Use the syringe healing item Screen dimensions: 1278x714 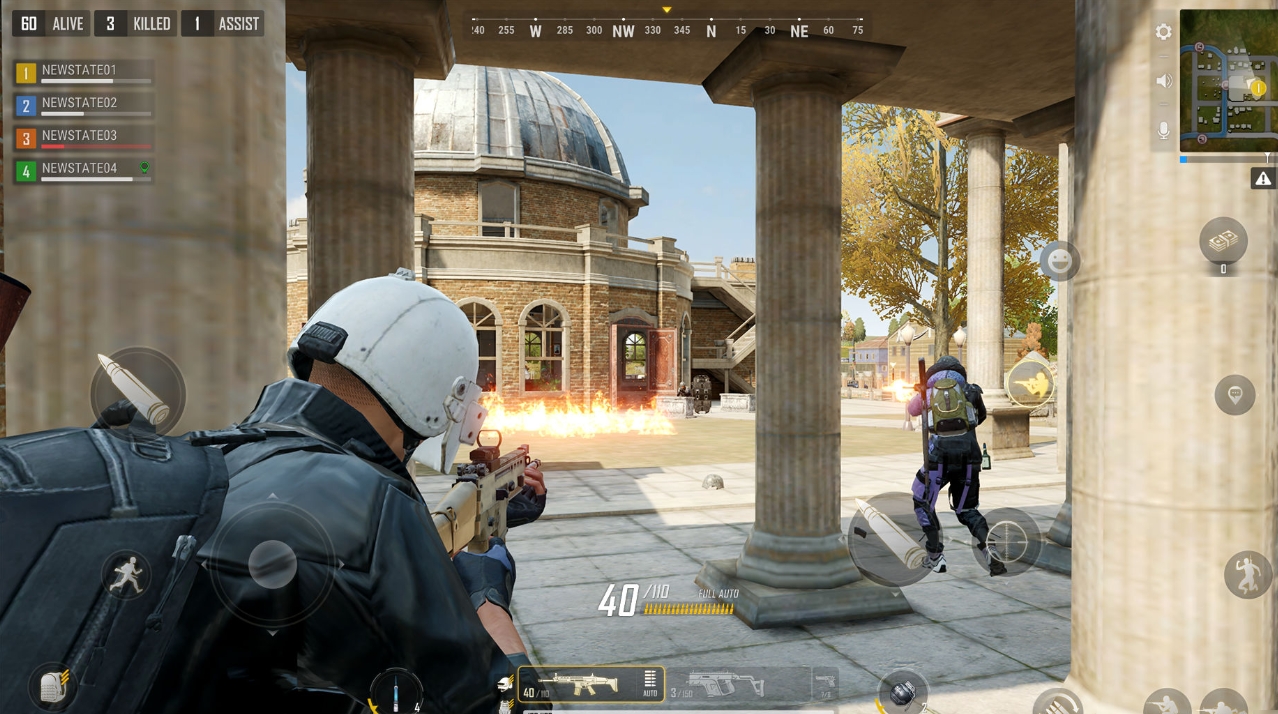coord(396,692)
